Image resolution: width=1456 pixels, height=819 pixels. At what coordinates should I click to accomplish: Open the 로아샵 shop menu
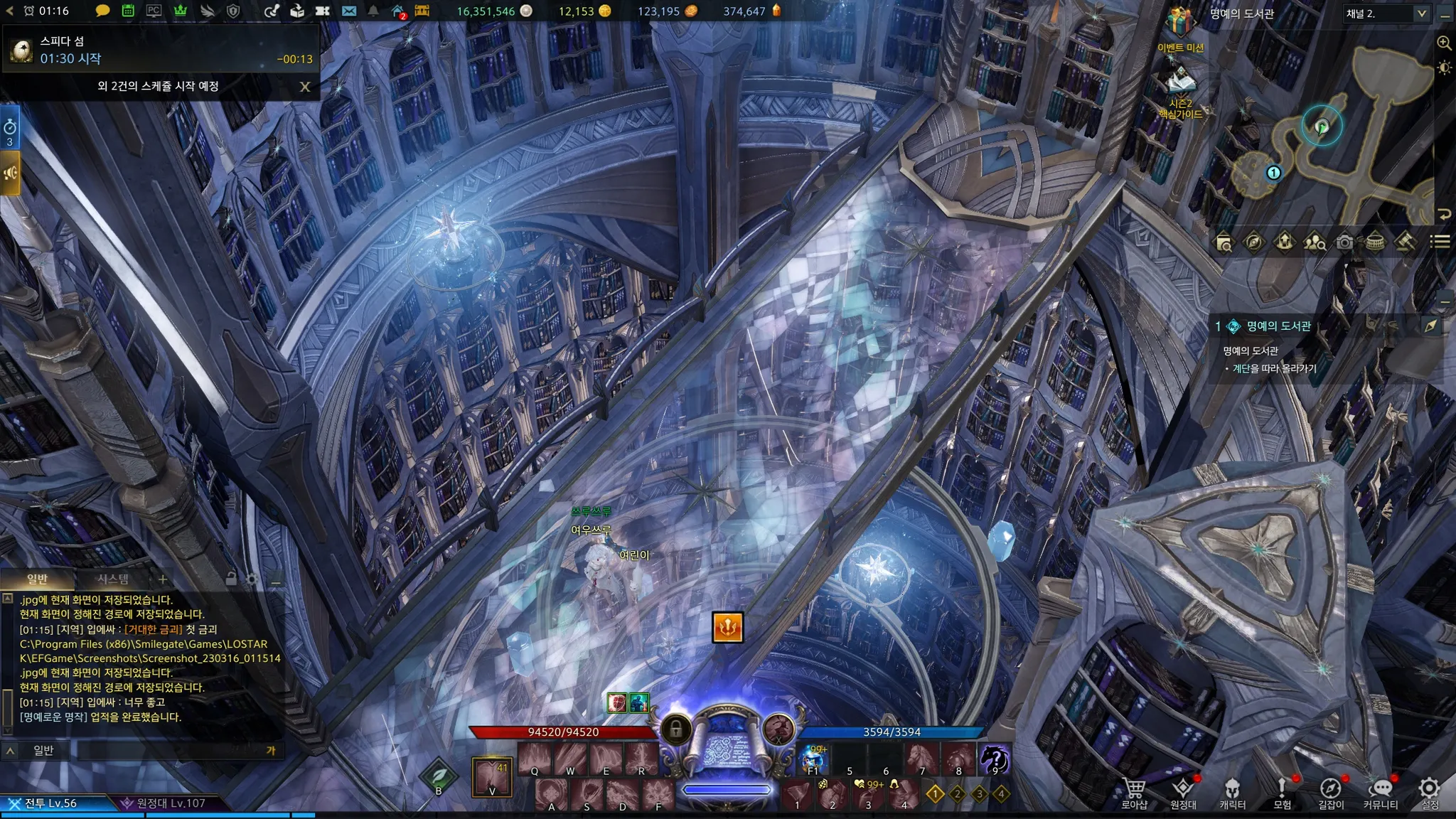pyautogui.click(x=1134, y=791)
